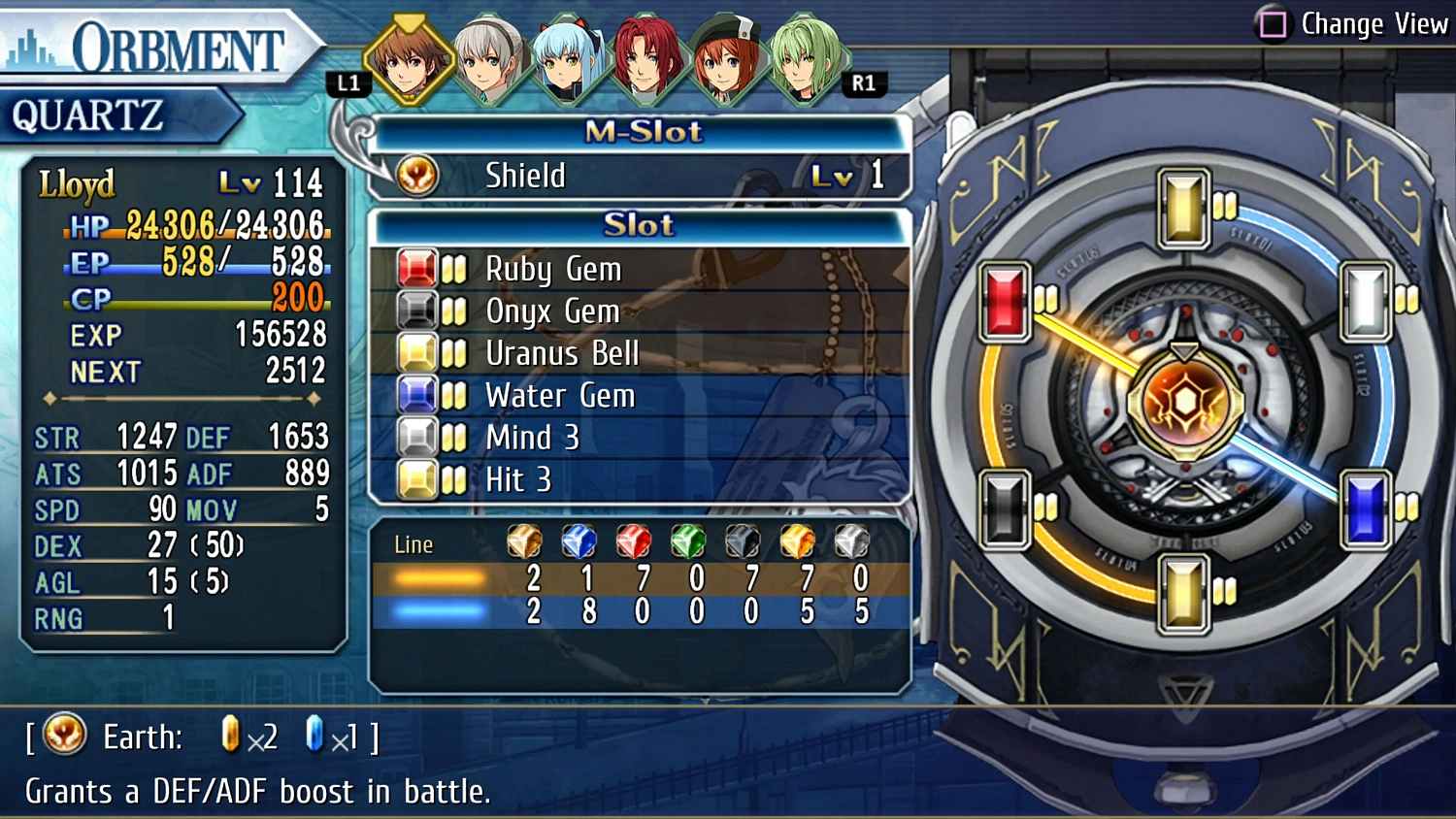The height and width of the screenshot is (819, 1456).
Task: Select Mind 3 in the slot list
Action: point(532,437)
